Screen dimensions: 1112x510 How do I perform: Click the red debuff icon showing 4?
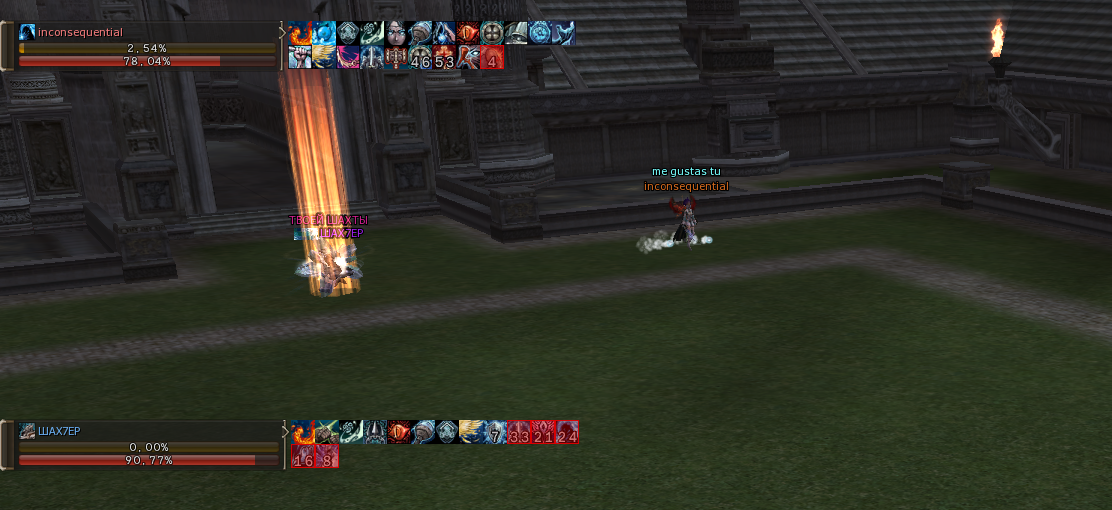point(492,57)
